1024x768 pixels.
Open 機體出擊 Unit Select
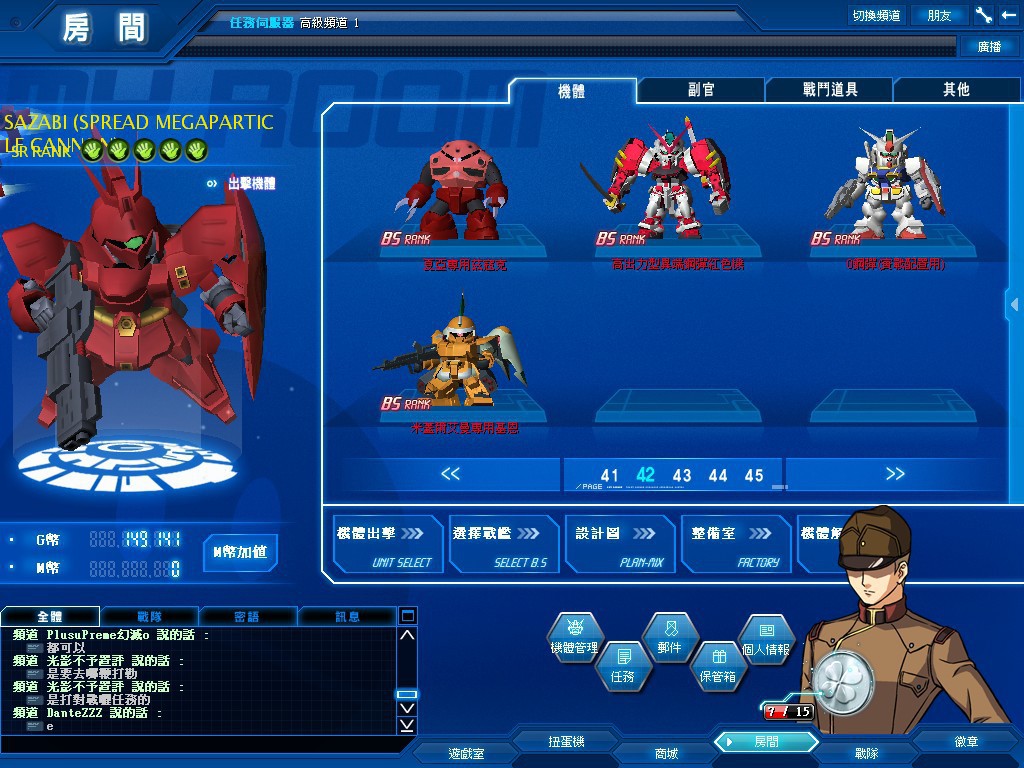coord(385,545)
